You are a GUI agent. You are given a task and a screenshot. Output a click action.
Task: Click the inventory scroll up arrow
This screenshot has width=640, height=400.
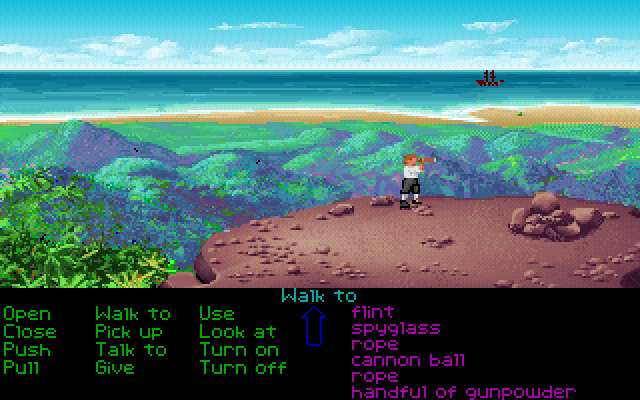click(x=315, y=326)
